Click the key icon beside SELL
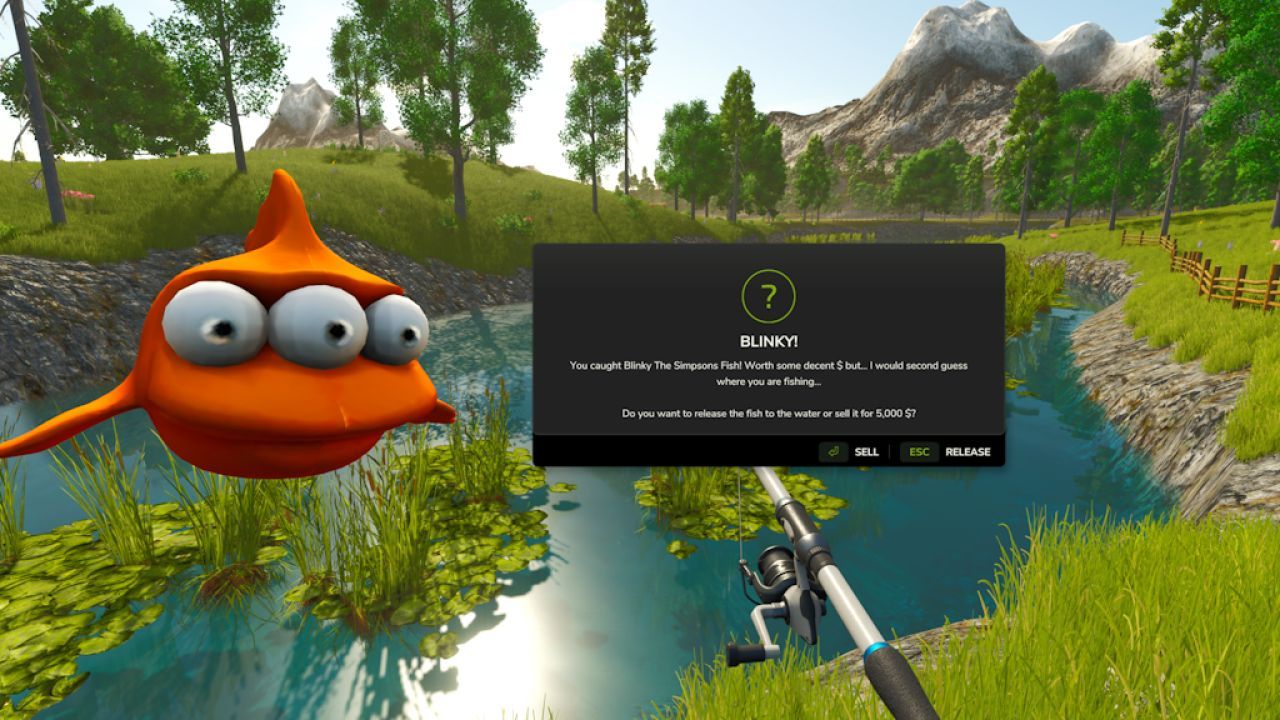The width and height of the screenshot is (1280, 720). (833, 452)
